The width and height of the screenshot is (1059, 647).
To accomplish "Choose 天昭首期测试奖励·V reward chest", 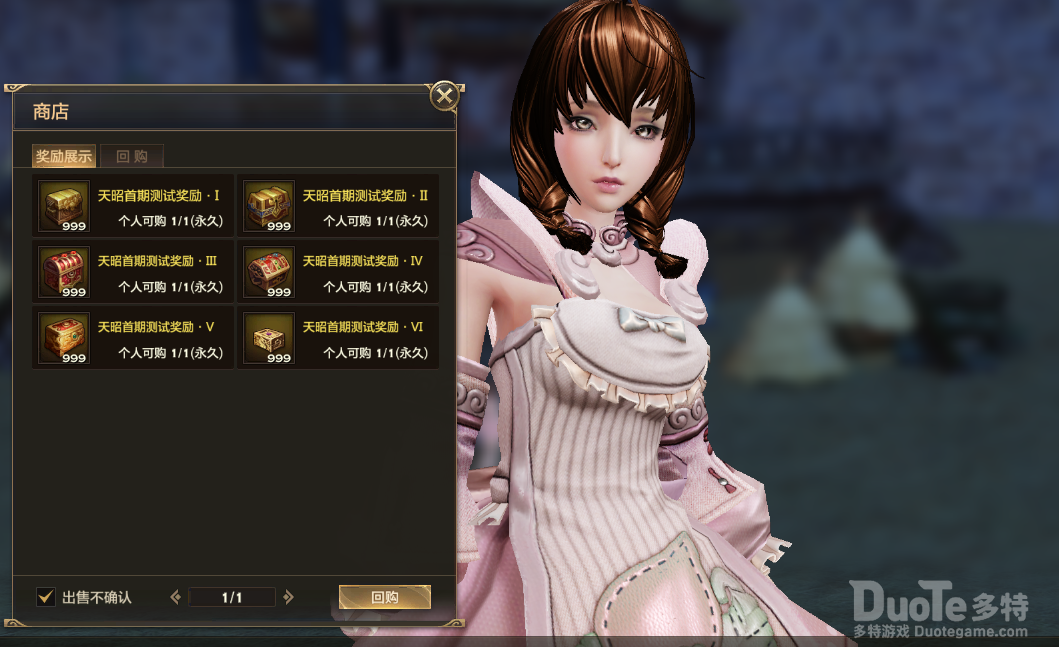I will coord(64,338).
